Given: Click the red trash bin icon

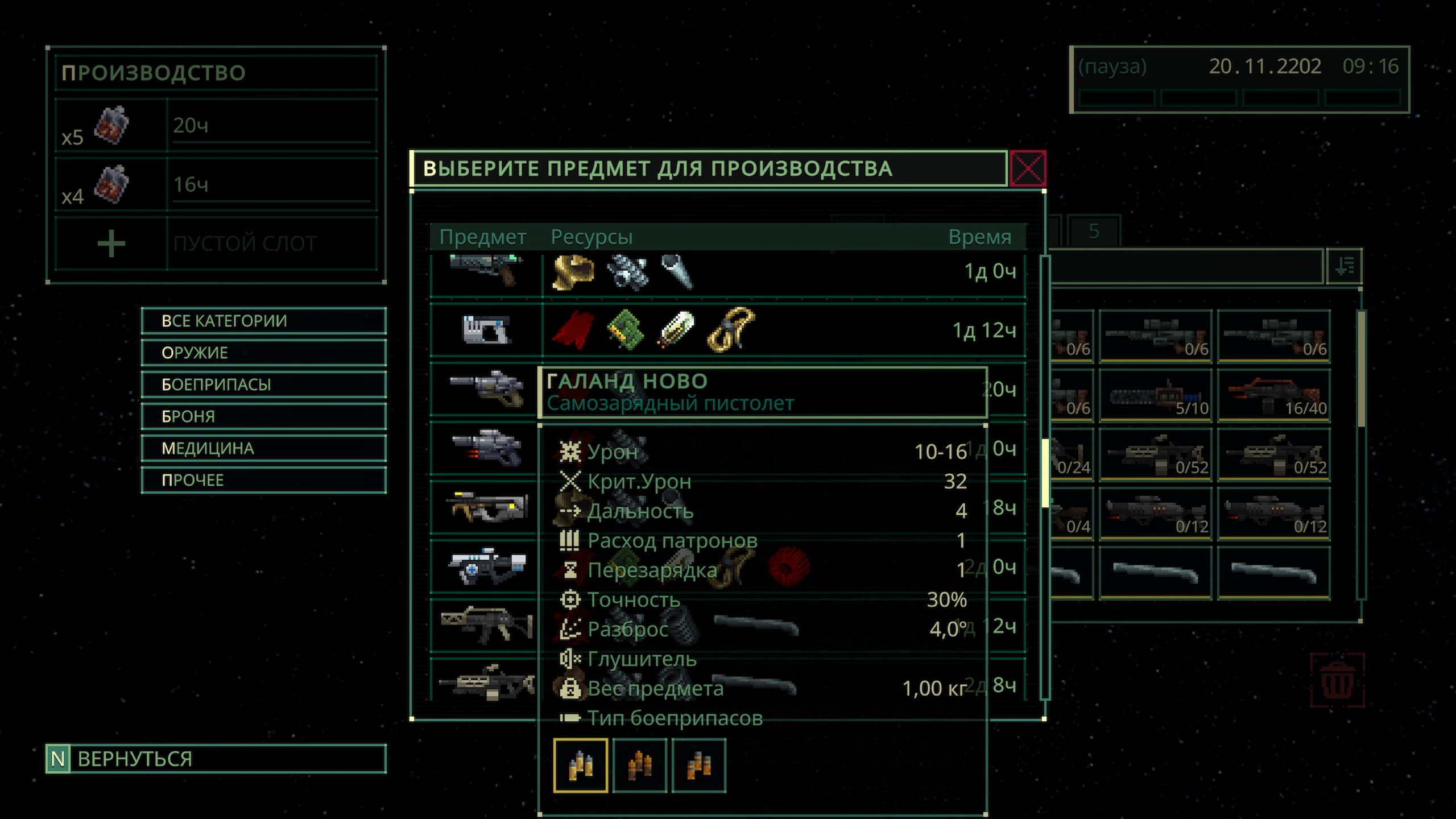Looking at the screenshot, I should click(1337, 681).
